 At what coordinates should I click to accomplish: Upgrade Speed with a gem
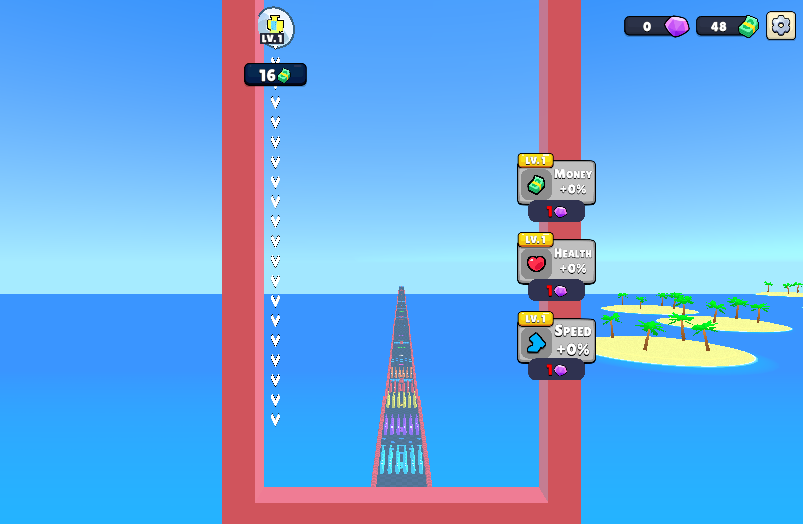click(556, 369)
